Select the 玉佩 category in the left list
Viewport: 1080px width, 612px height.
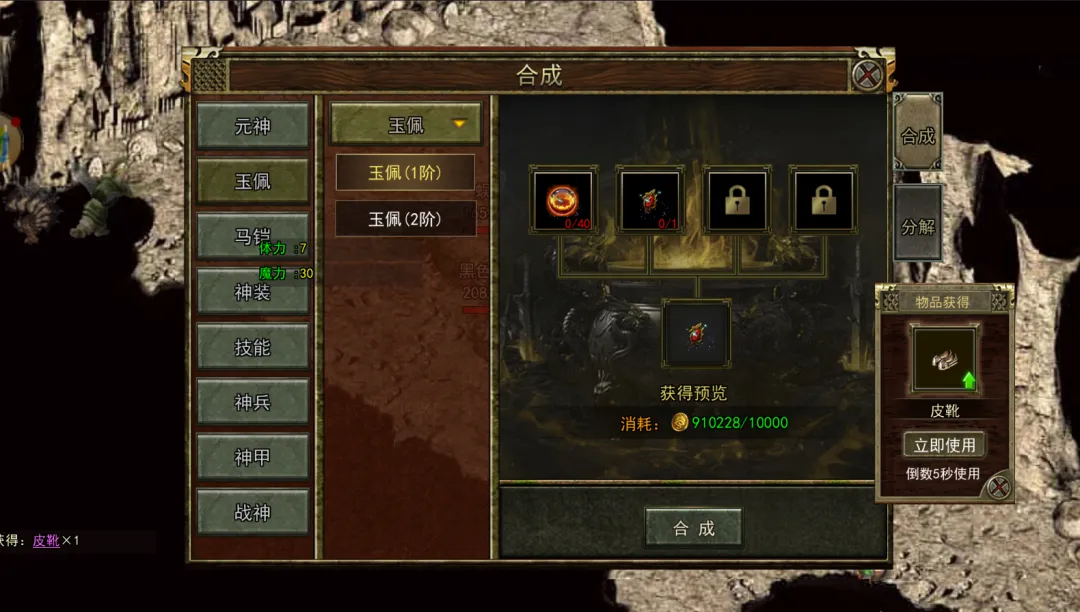point(253,181)
